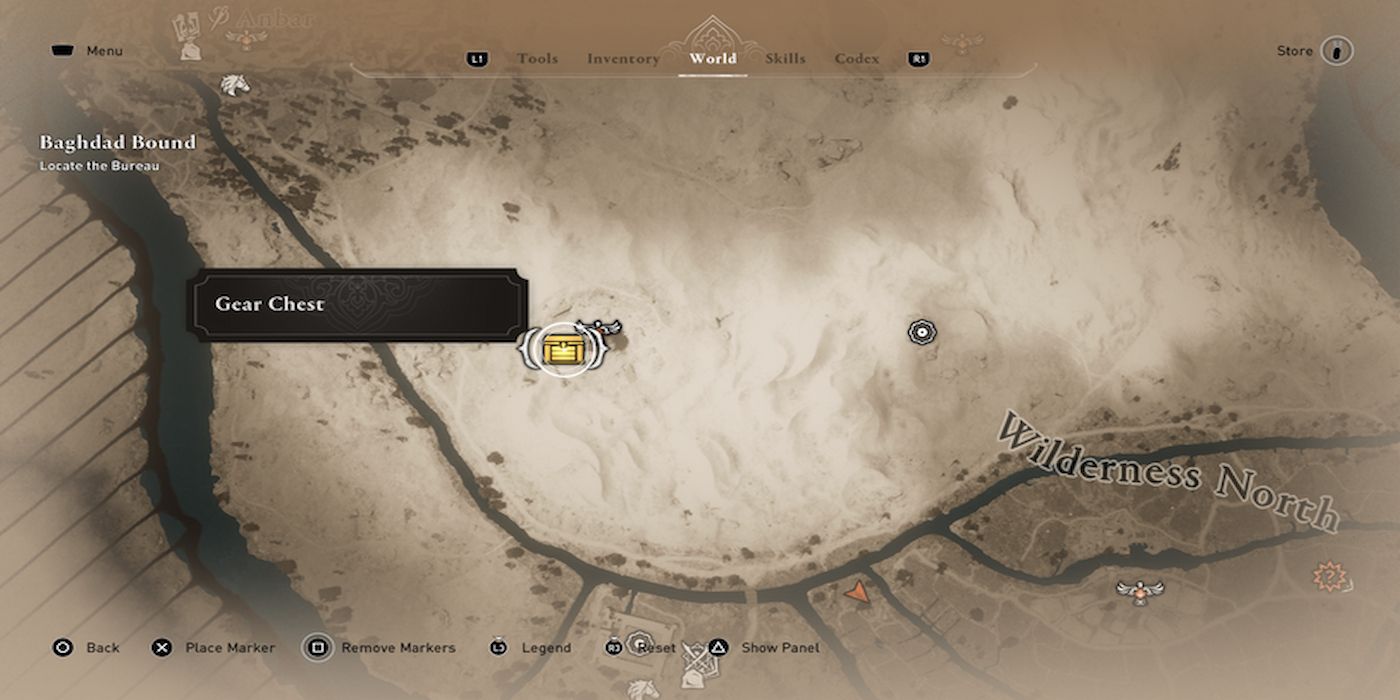Select the white horse marker below Anbar

click(x=234, y=85)
